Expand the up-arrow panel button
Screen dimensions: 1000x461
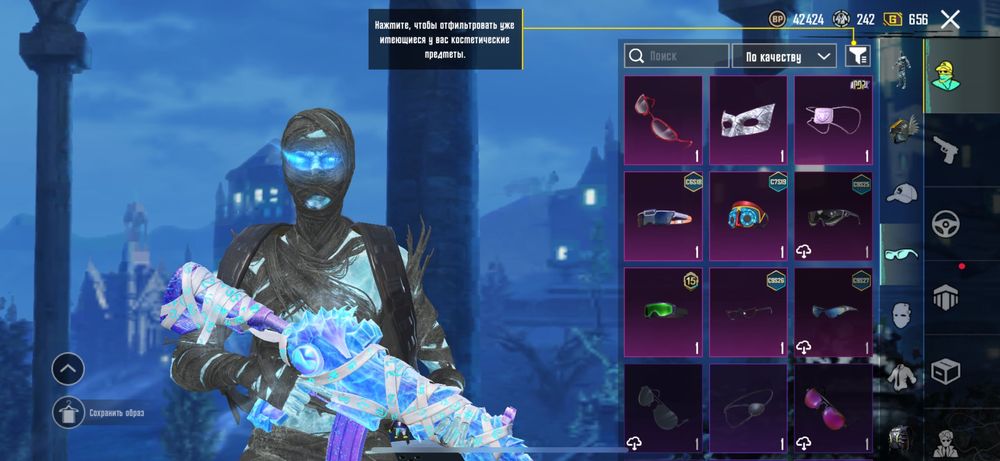[x=68, y=369]
